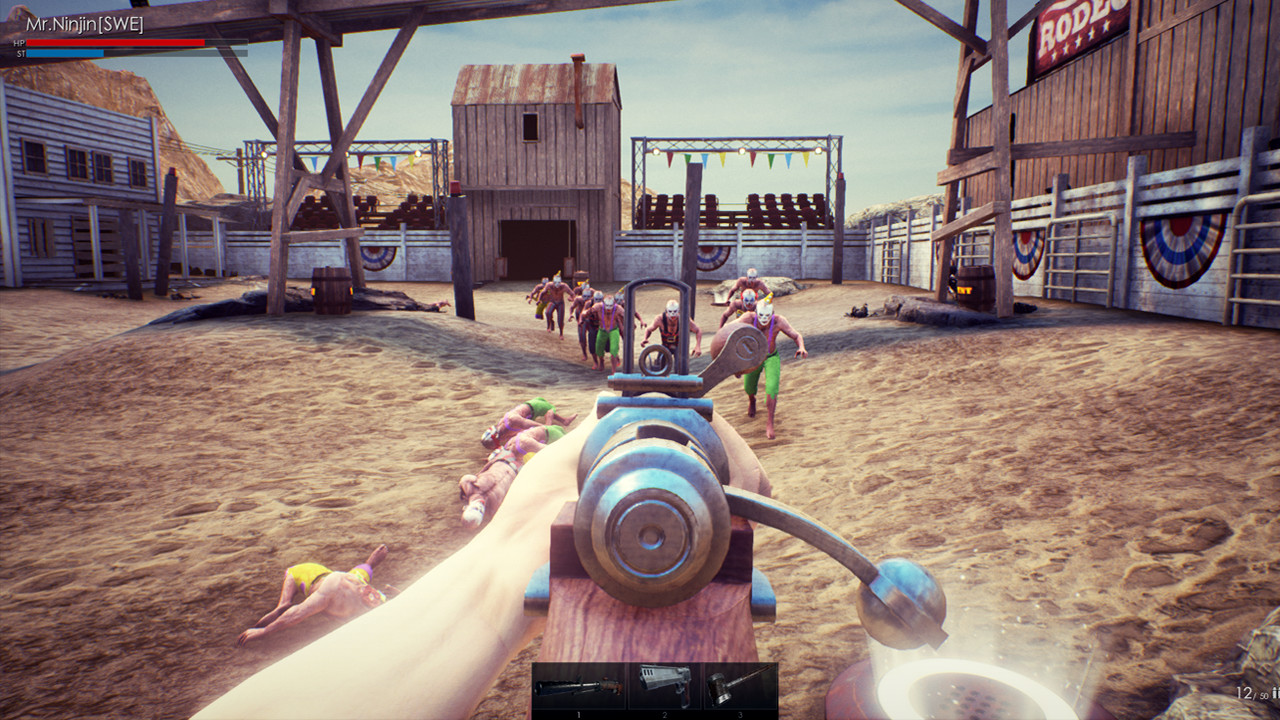Select the rifle in hotbar slot 1
The width and height of the screenshot is (1280, 720).
(579, 686)
